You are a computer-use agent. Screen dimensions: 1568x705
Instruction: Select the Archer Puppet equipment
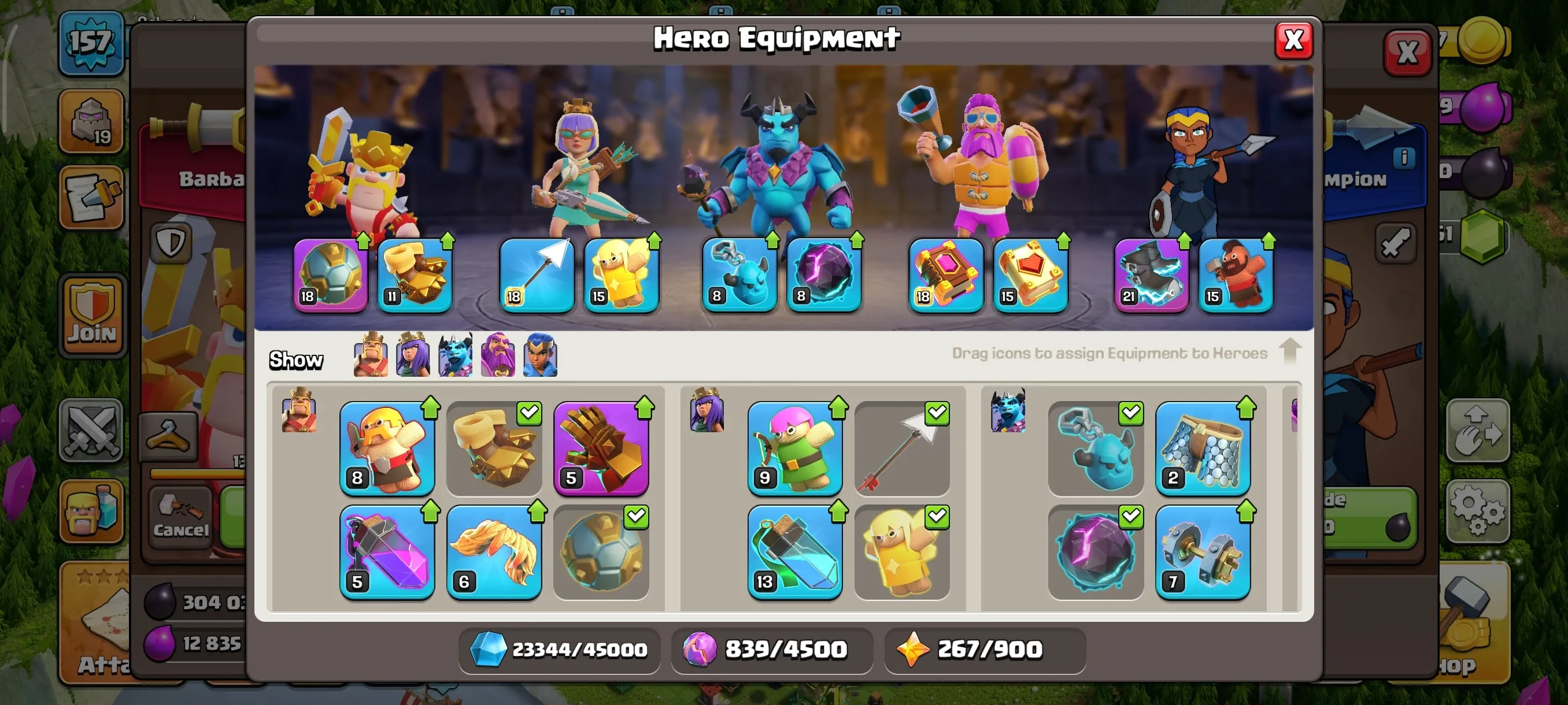pyautogui.click(x=795, y=449)
